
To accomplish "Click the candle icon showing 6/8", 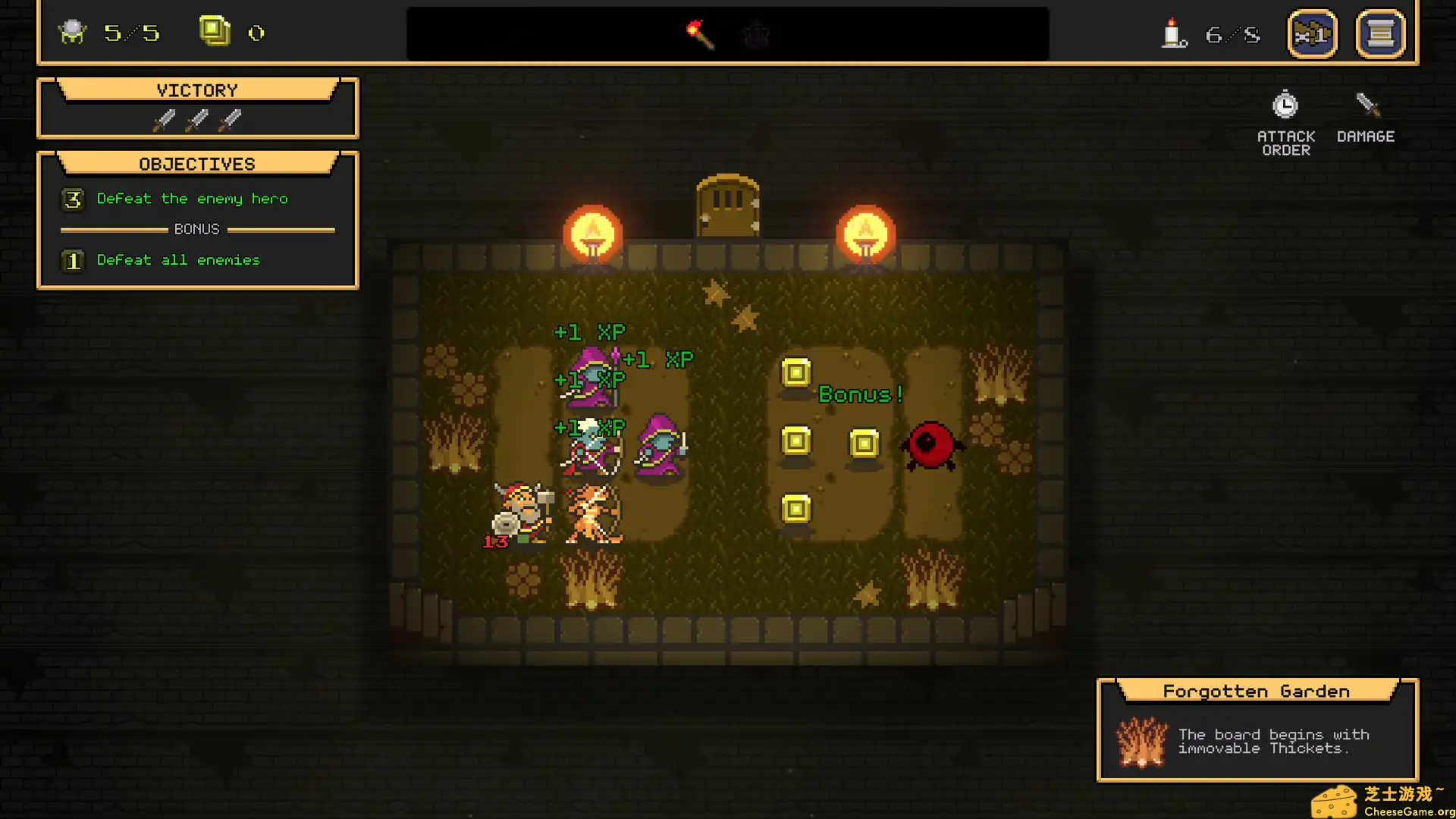I will (x=1172, y=33).
